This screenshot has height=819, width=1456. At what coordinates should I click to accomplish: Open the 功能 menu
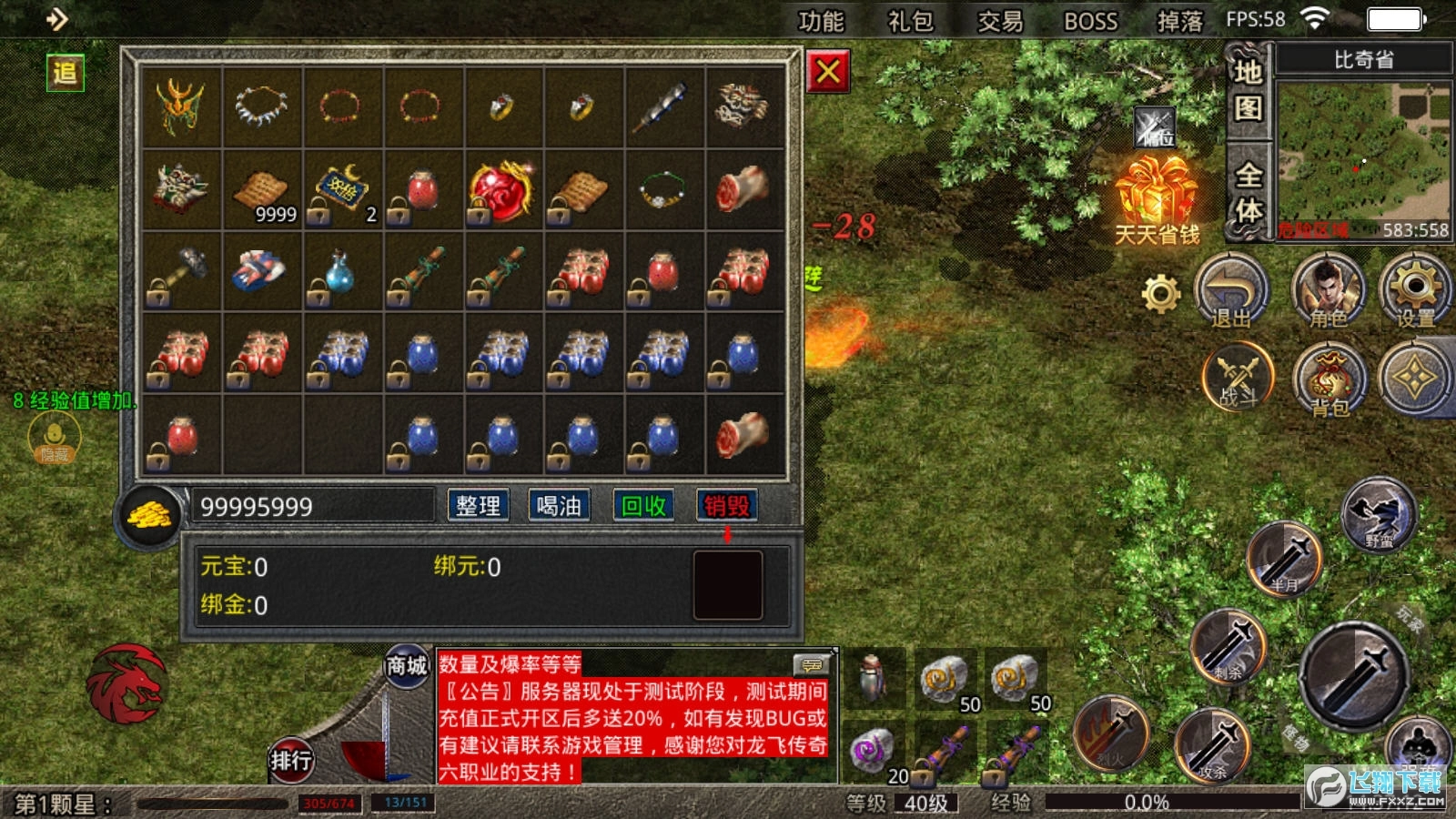(821, 21)
